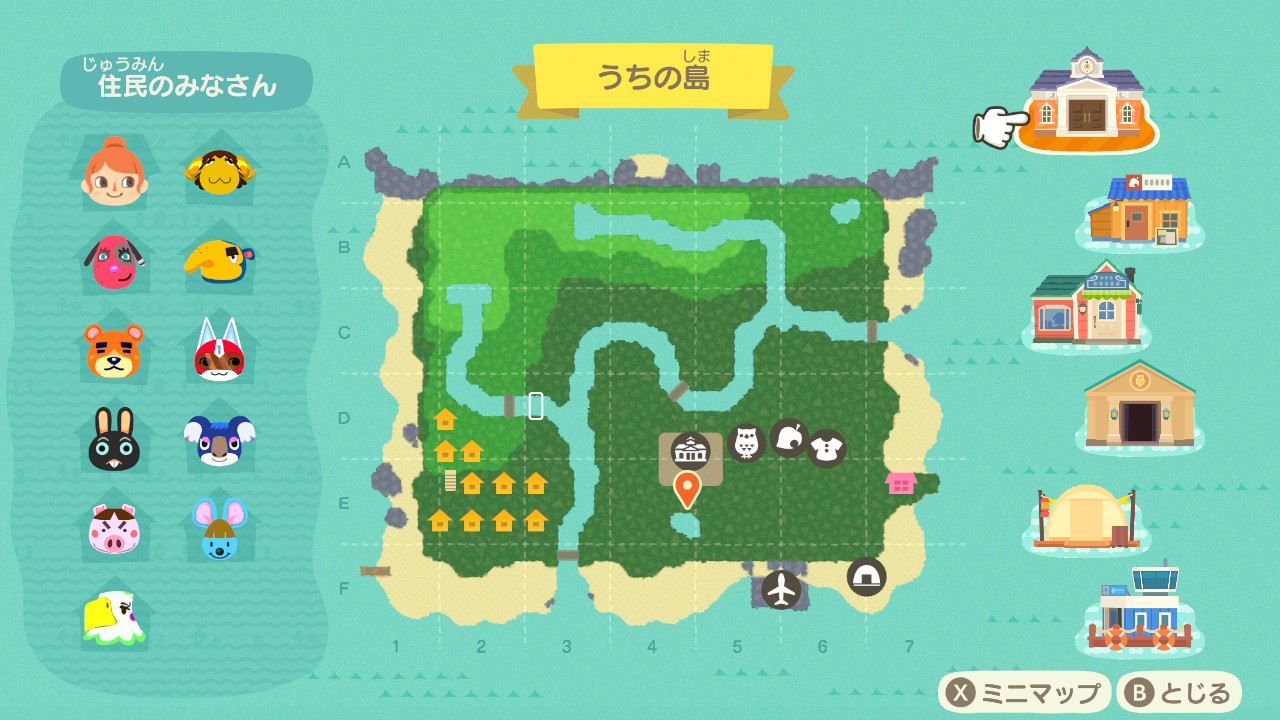1280x720 pixels.
Task: Select the tiger resident portrait
Action: 114,349
